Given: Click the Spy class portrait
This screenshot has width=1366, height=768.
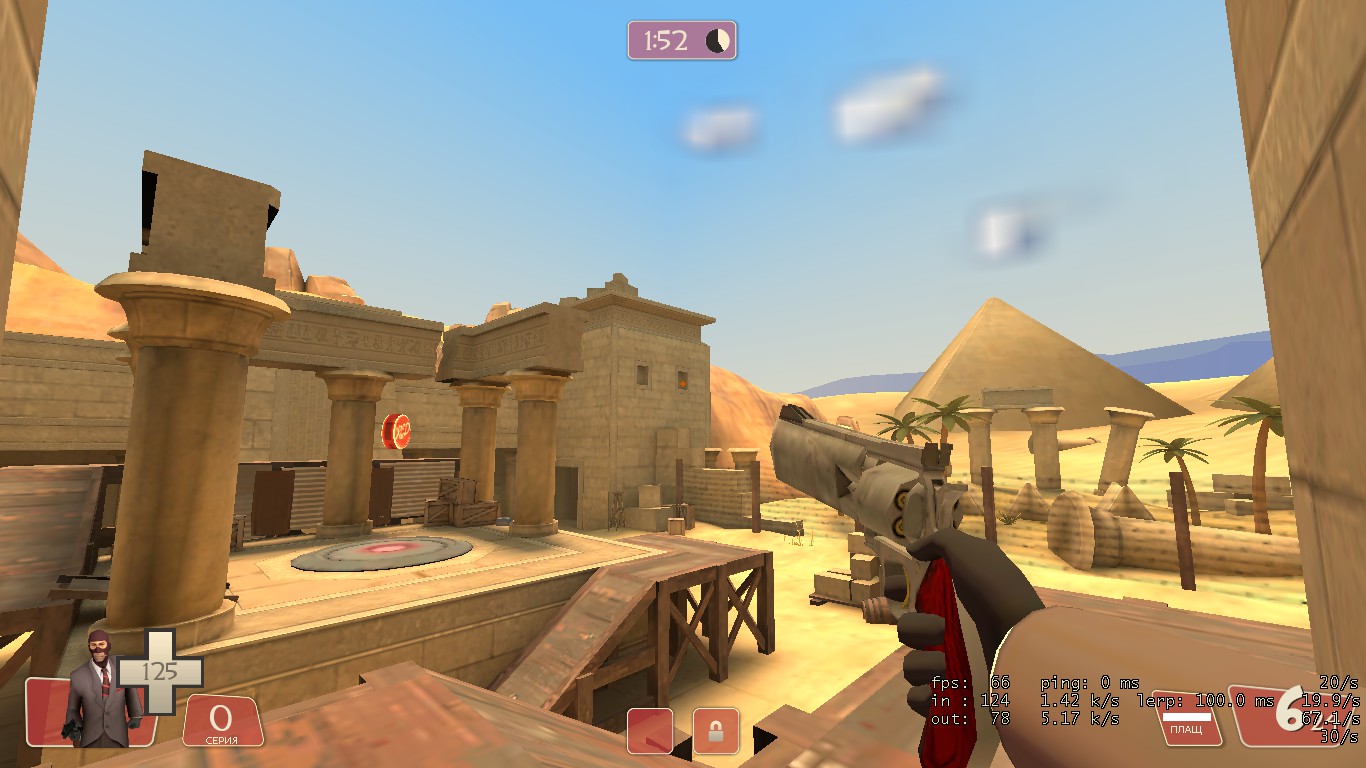Looking at the screenshot, I should pos(102,692).
